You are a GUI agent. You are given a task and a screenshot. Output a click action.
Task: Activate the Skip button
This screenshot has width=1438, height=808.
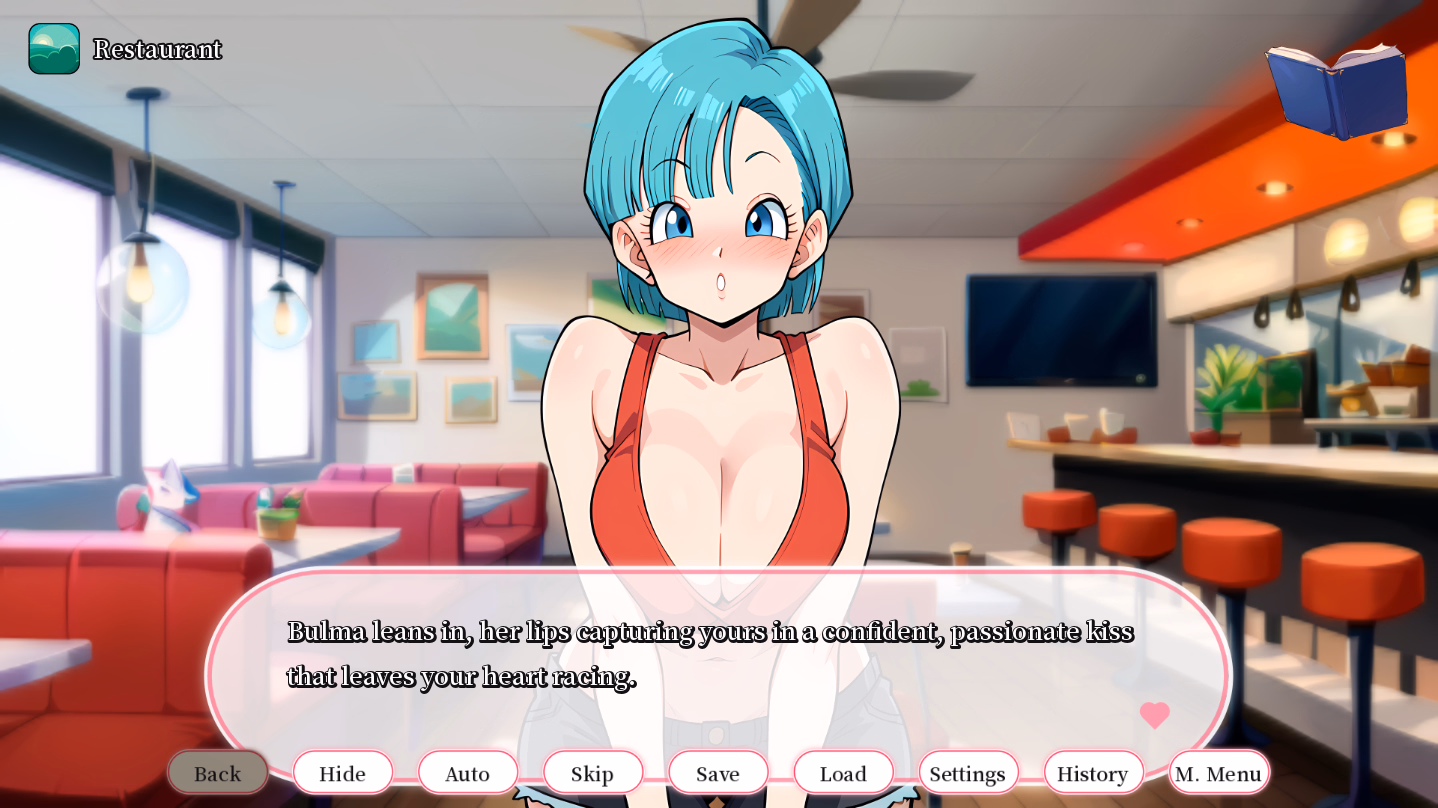tap(593, 773)
